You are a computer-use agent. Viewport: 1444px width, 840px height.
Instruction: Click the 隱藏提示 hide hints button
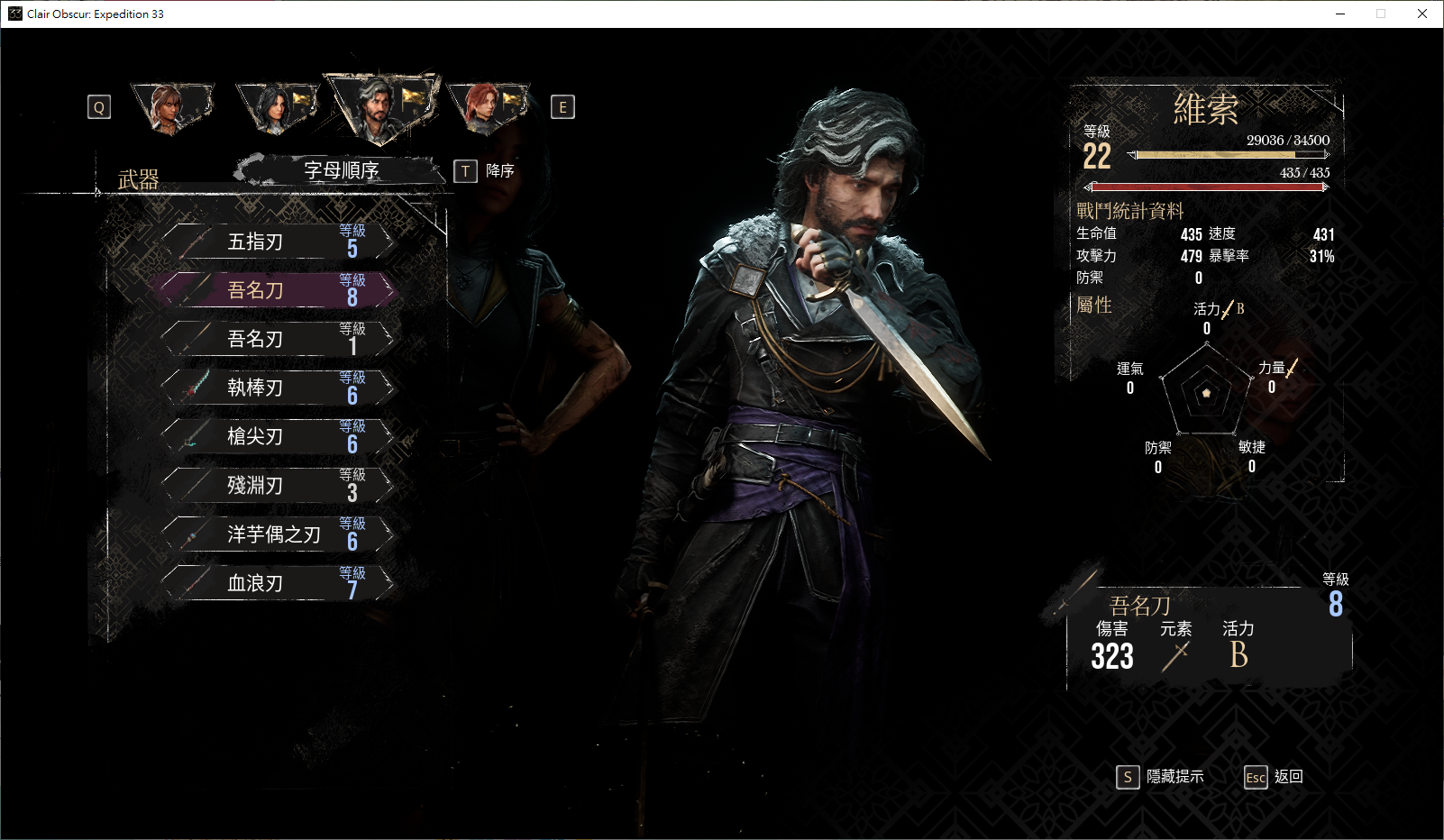1161,777
